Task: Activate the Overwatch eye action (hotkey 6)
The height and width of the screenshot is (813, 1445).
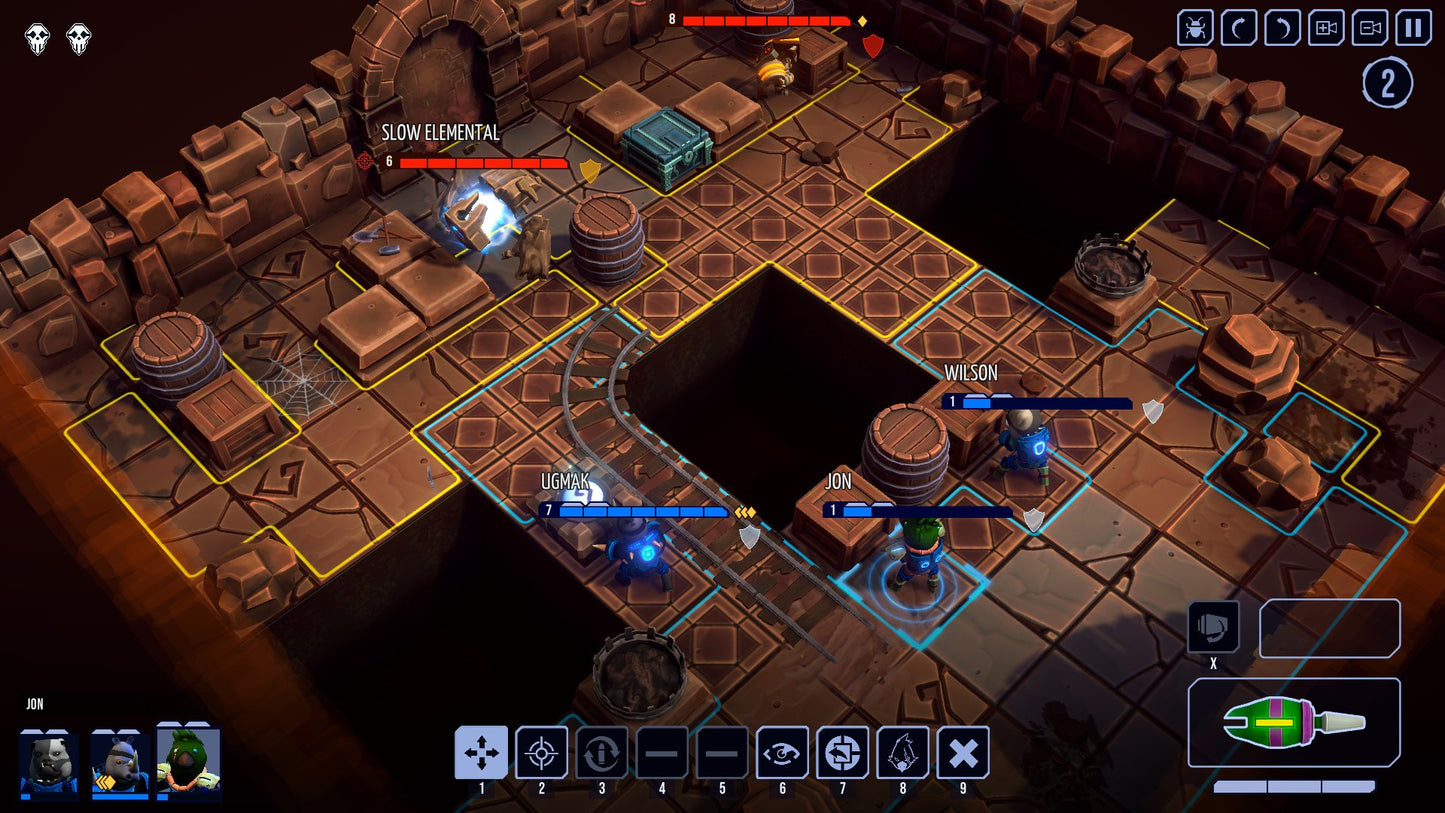Action: (783, 753)
